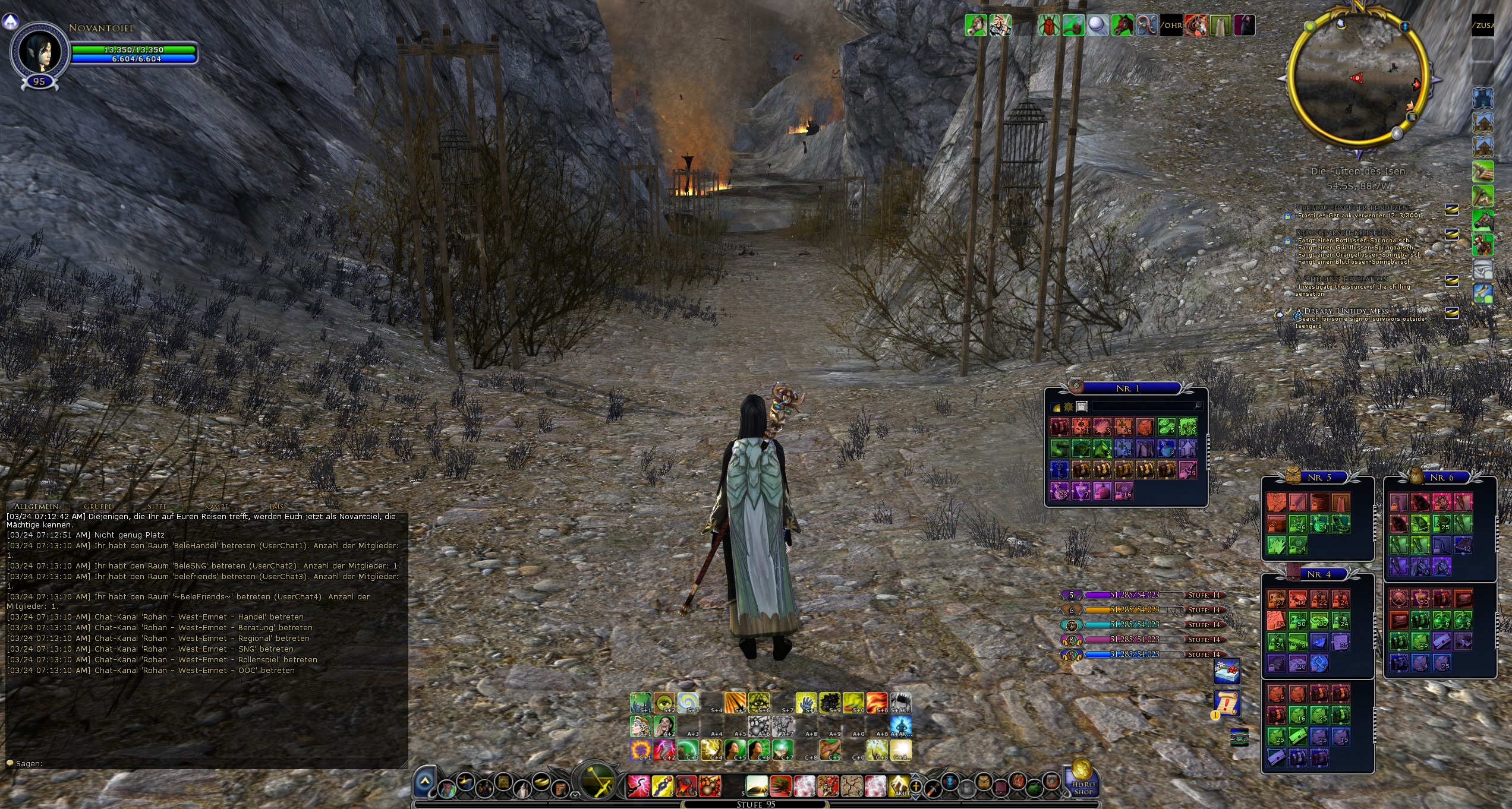The height and width of the screenshot is (809, 1512).
Task: Open the 'A Chilling Revelation' quest entry
Action: point(1341,279)
